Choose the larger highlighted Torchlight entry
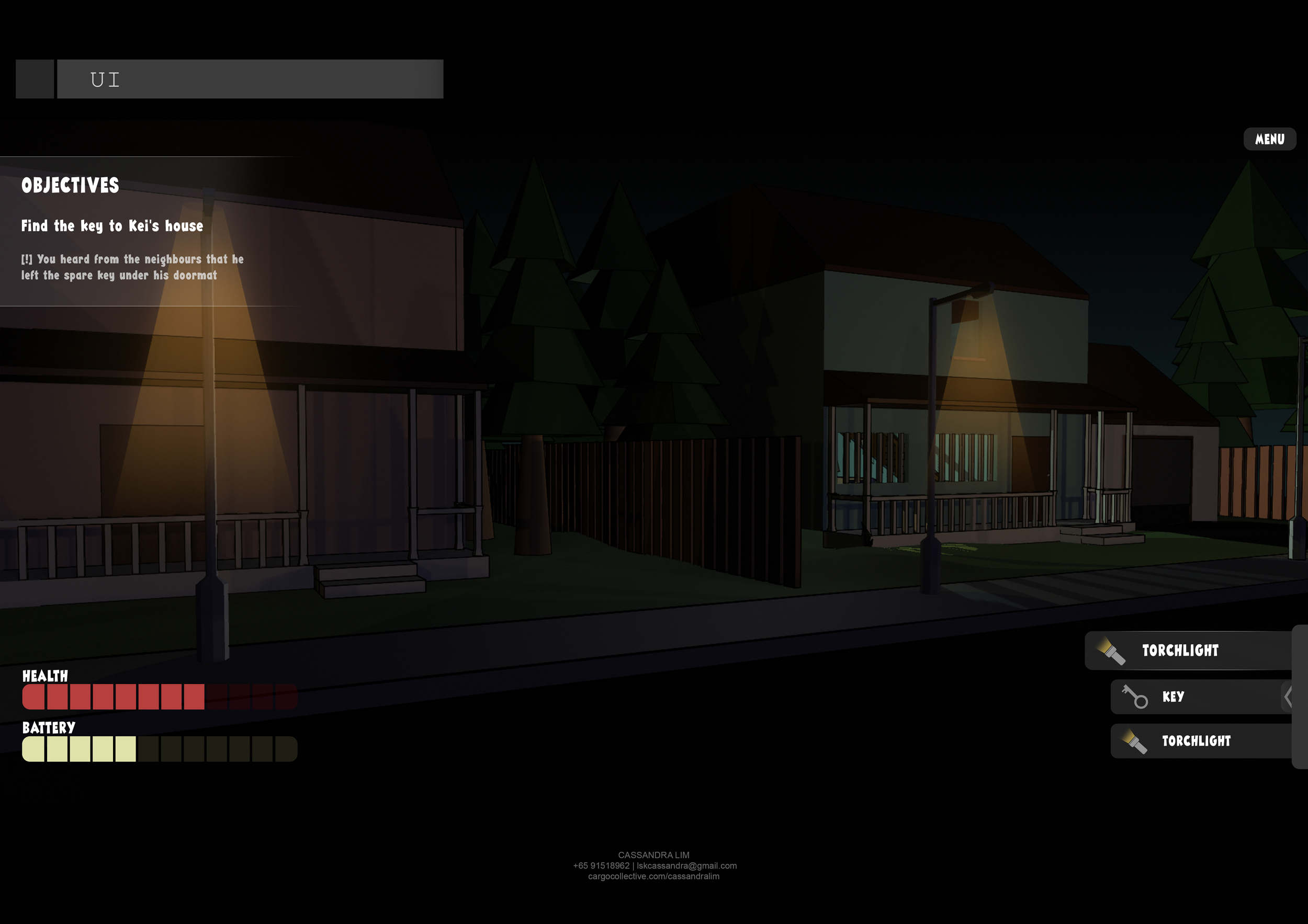 (x=1187, y=650)
